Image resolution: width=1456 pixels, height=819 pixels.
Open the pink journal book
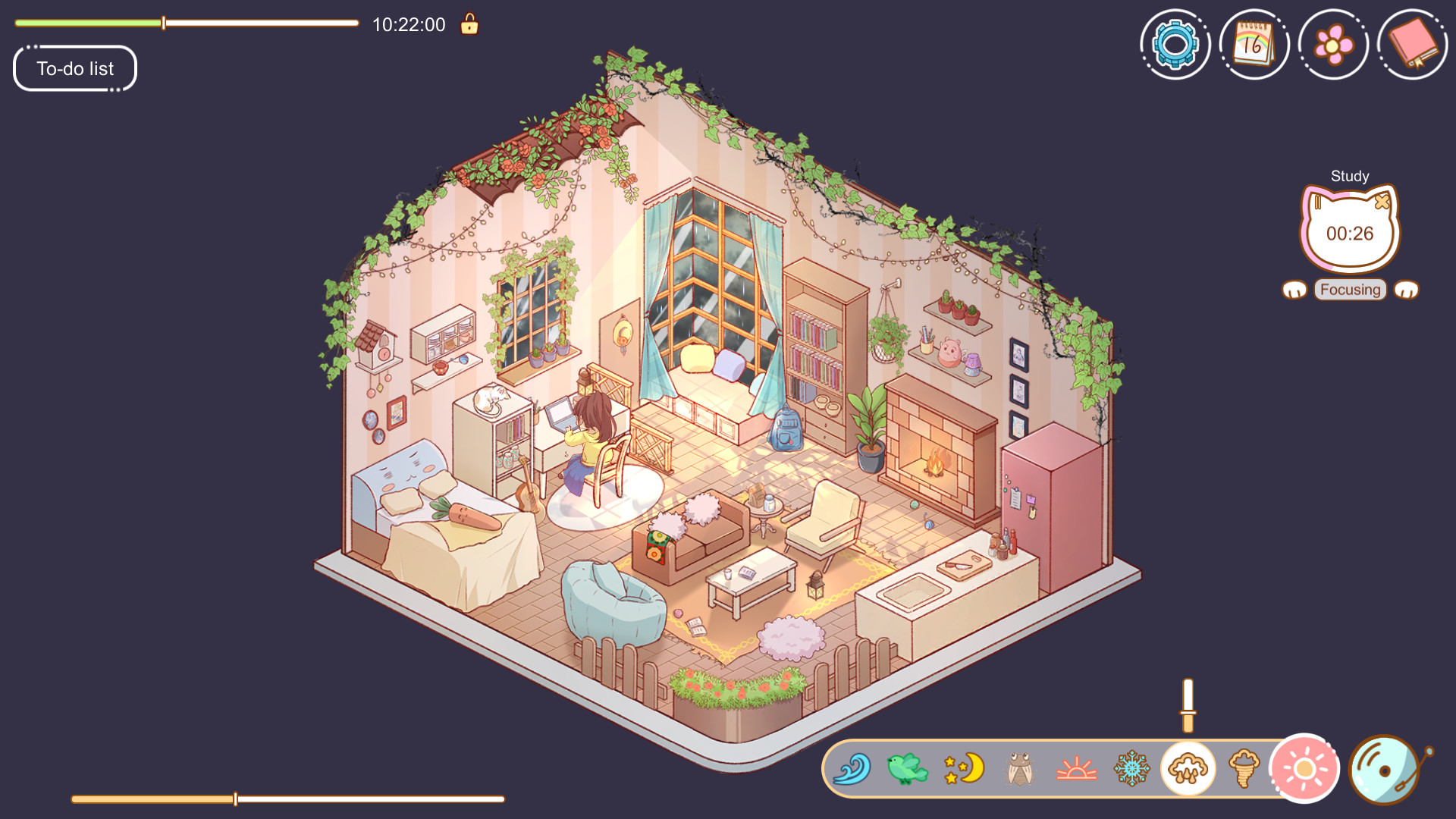(1413, 43)
